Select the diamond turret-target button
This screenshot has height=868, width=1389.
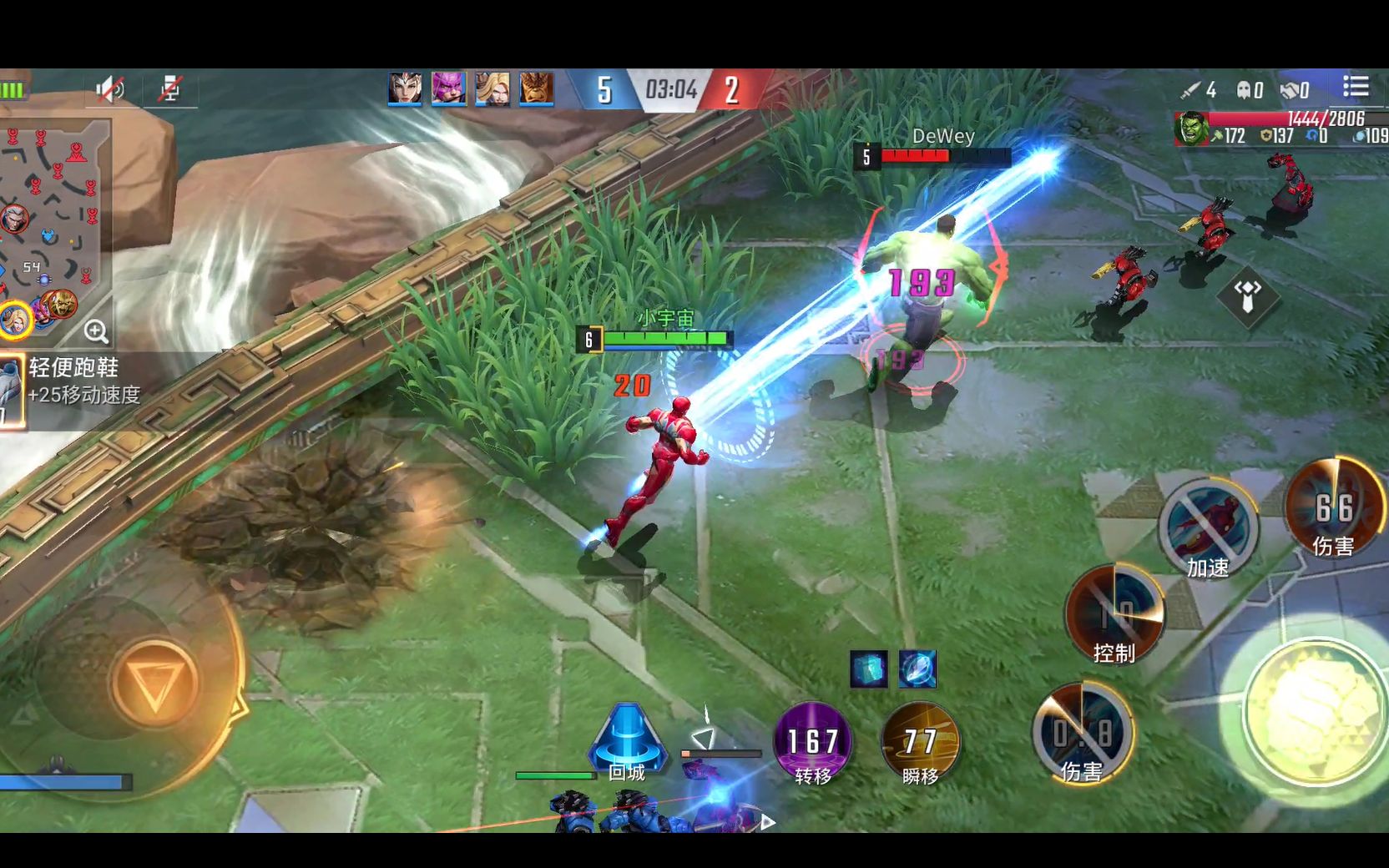pos(1247,295)
